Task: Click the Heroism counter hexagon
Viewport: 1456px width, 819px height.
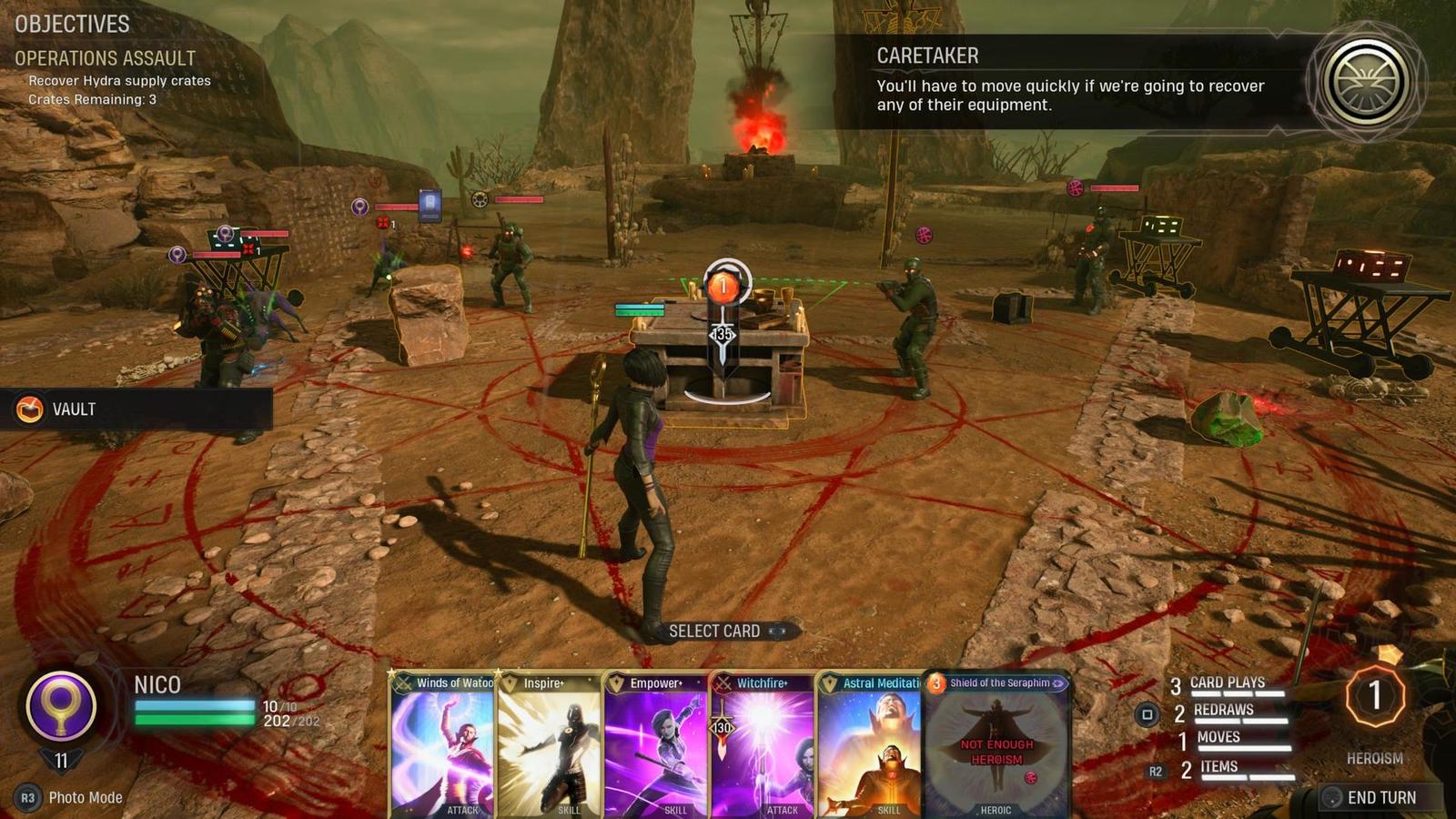Action: (1375, 696)
